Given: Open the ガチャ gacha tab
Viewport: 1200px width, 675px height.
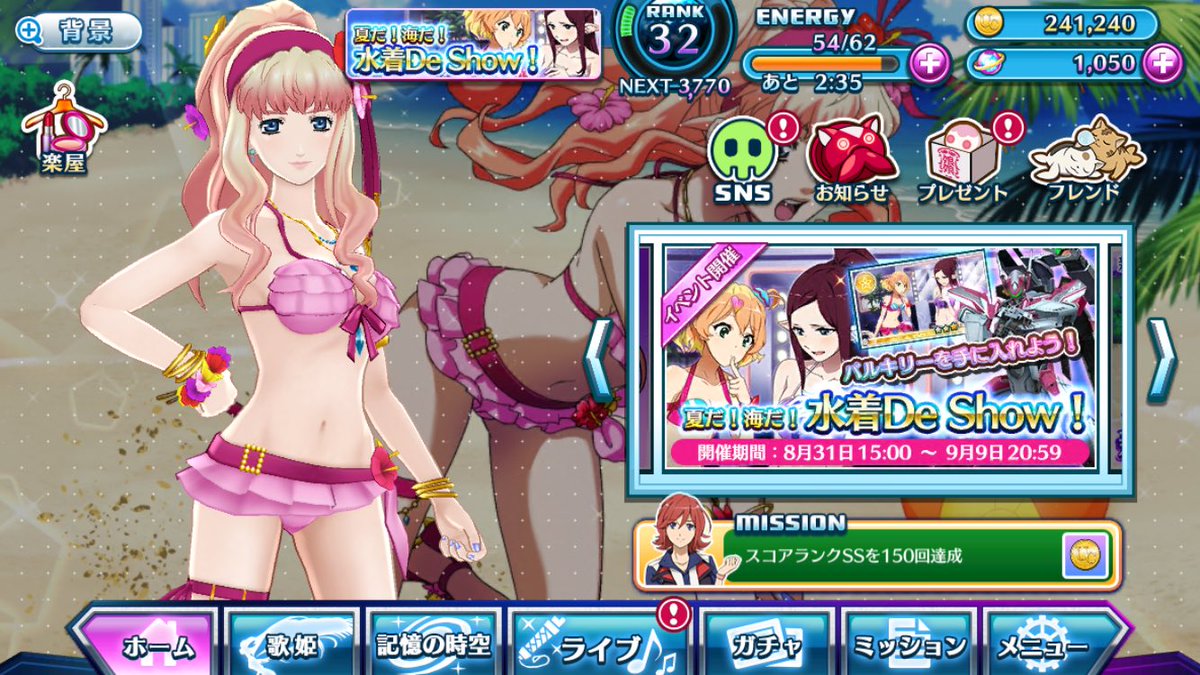Looking at the screenshot, I should pyautogui.click(x=766, y=645).
